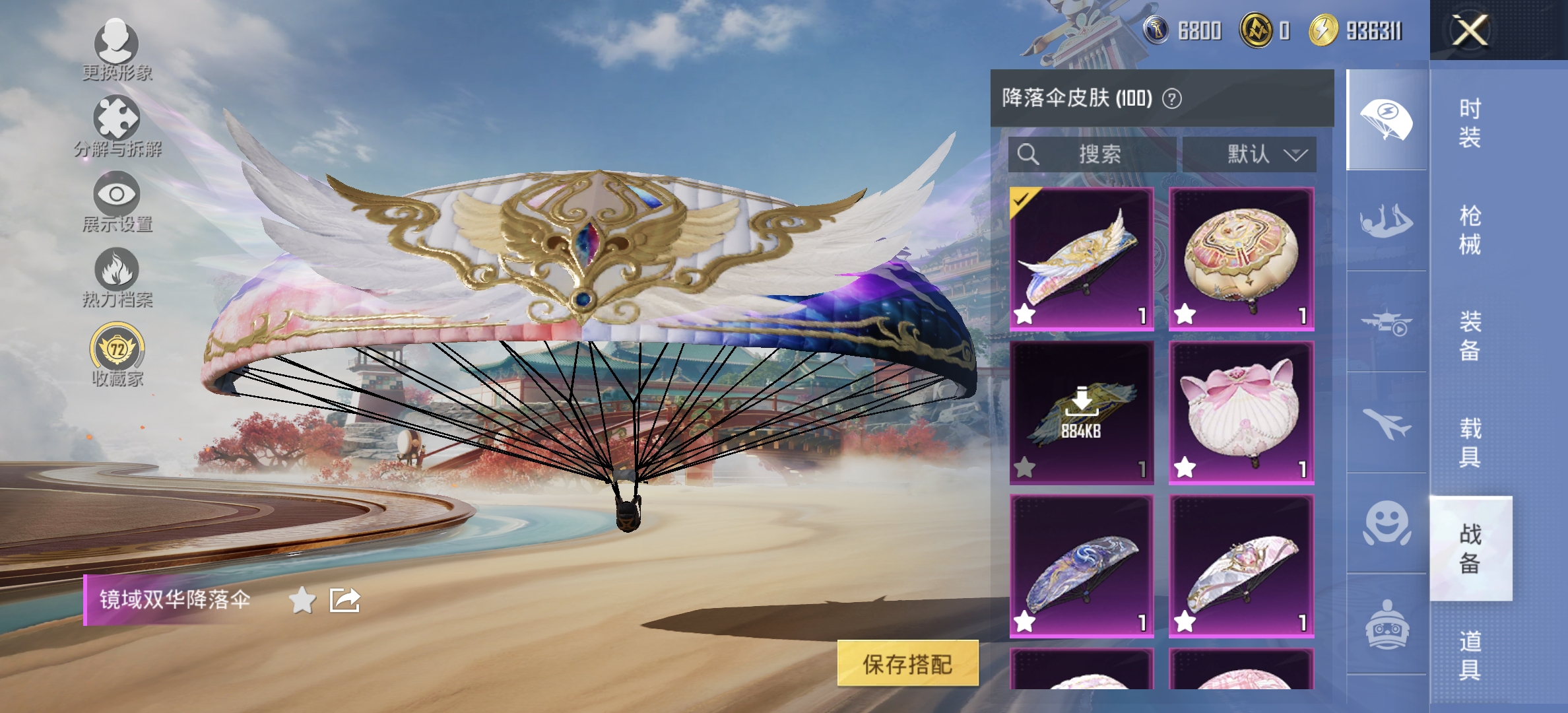Open the 默认 sorting dropdown
The height and width of the screenshot is (713, 1568).
click(1247, 154)
